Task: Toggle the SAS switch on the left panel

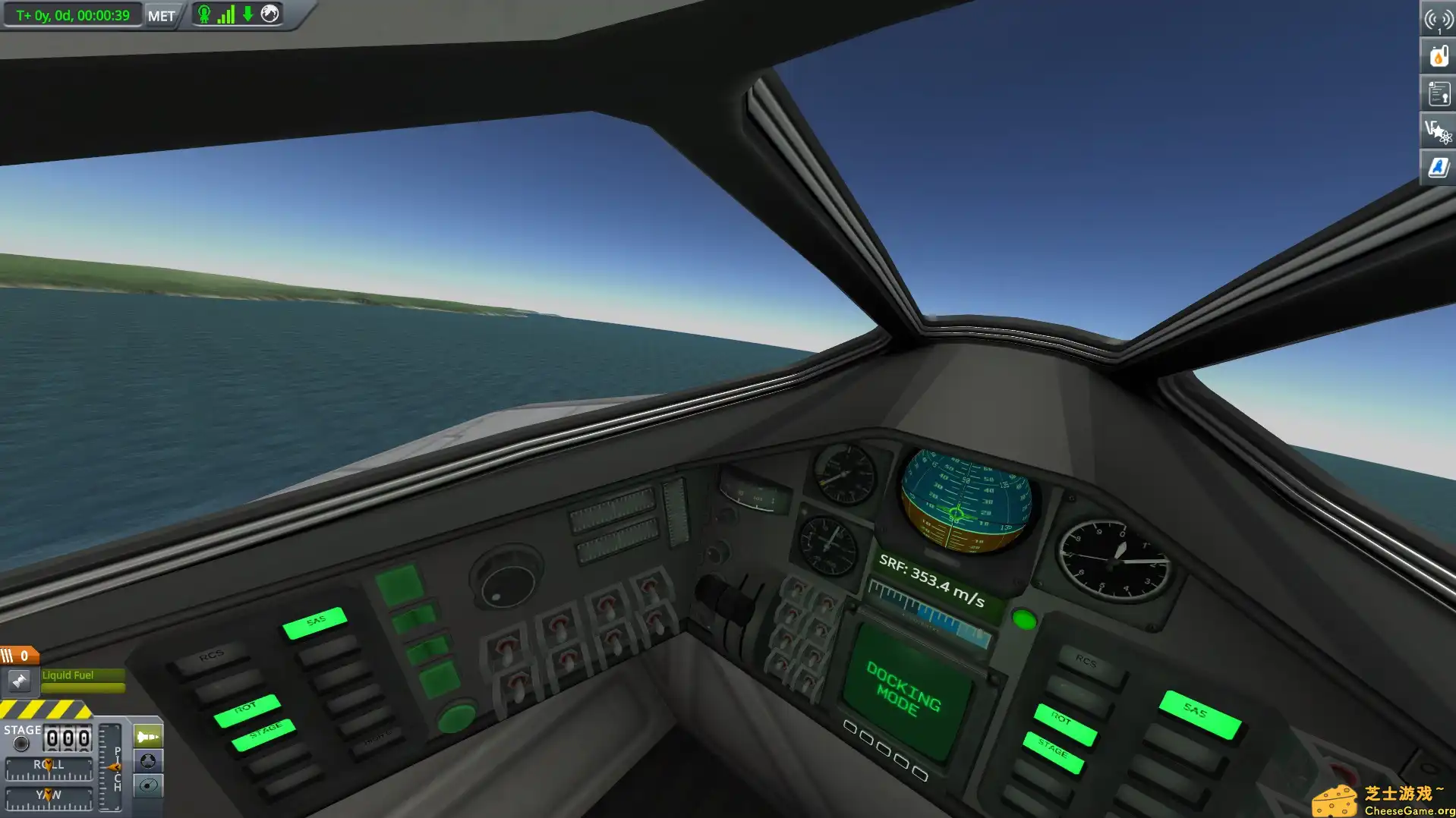Action: click(x=314, y=622)
